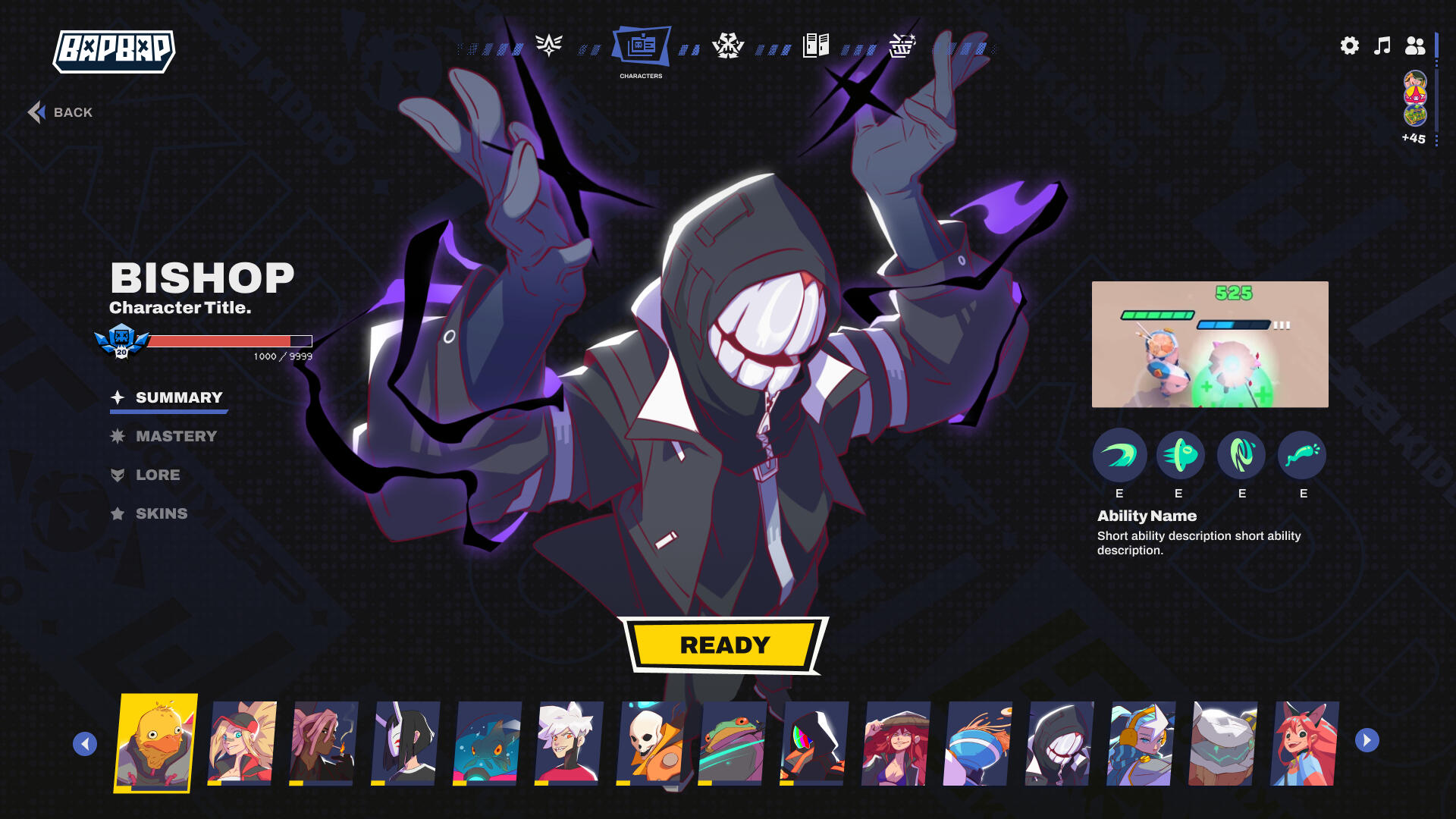This screenshot has height=819, width=1456.
Task: Select Bishop's first ability icon
Action: coord(1119,456)
